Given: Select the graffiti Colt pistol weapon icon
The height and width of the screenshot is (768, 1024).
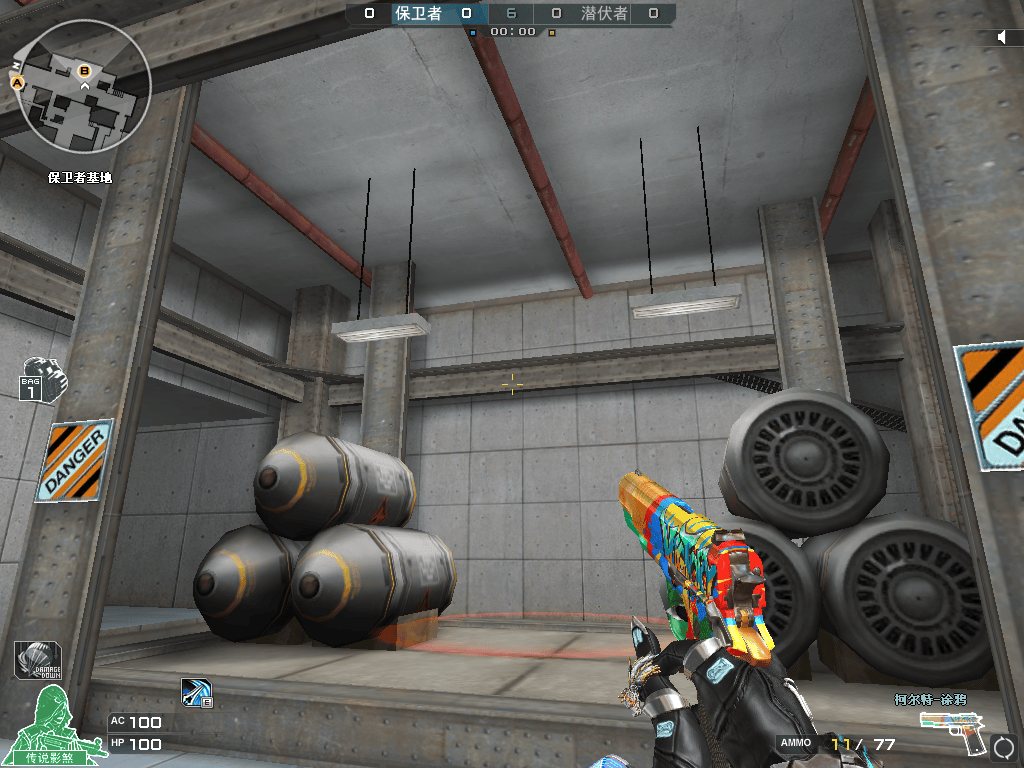Looking at the screenshot, I should pos(954,731).
